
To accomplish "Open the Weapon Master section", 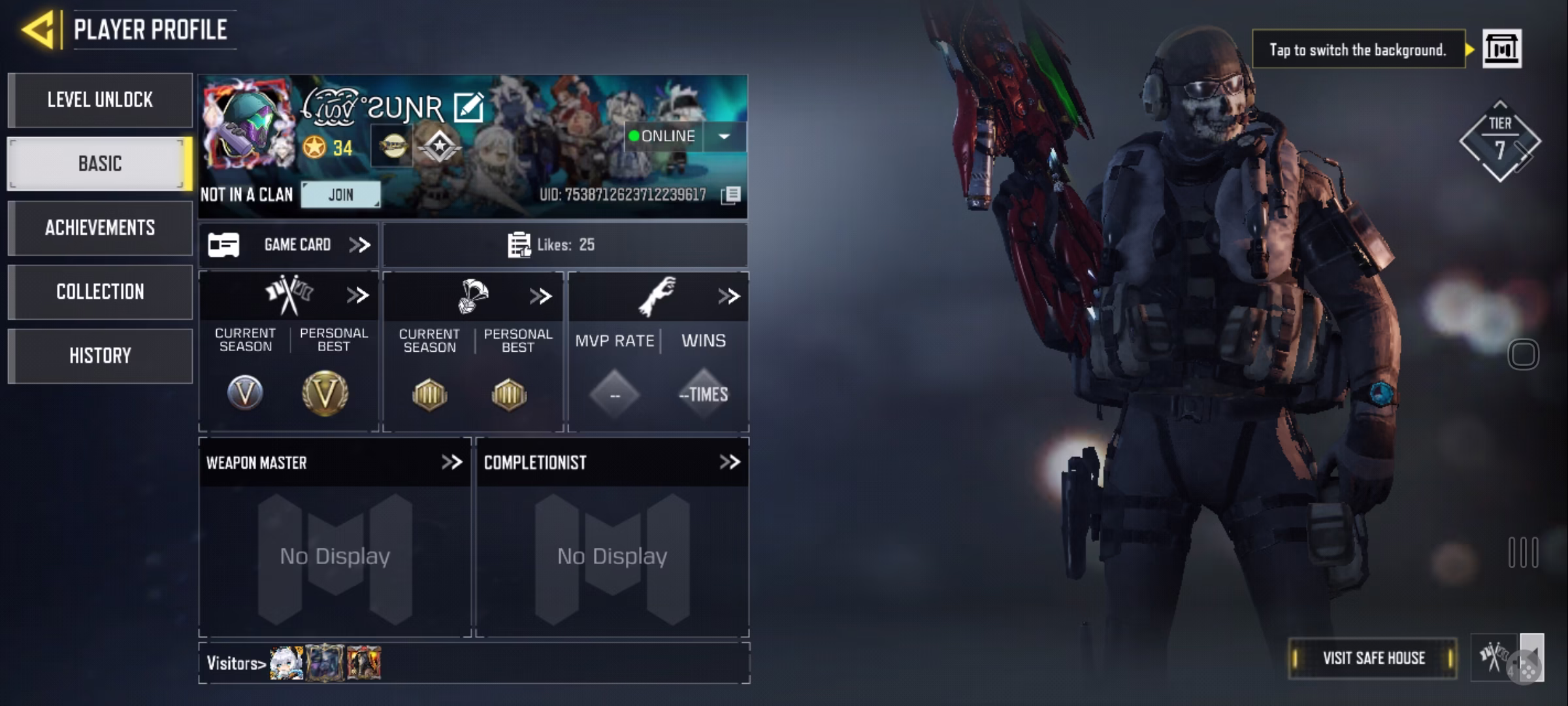I will pyautogui.click(x=451, y=462).
